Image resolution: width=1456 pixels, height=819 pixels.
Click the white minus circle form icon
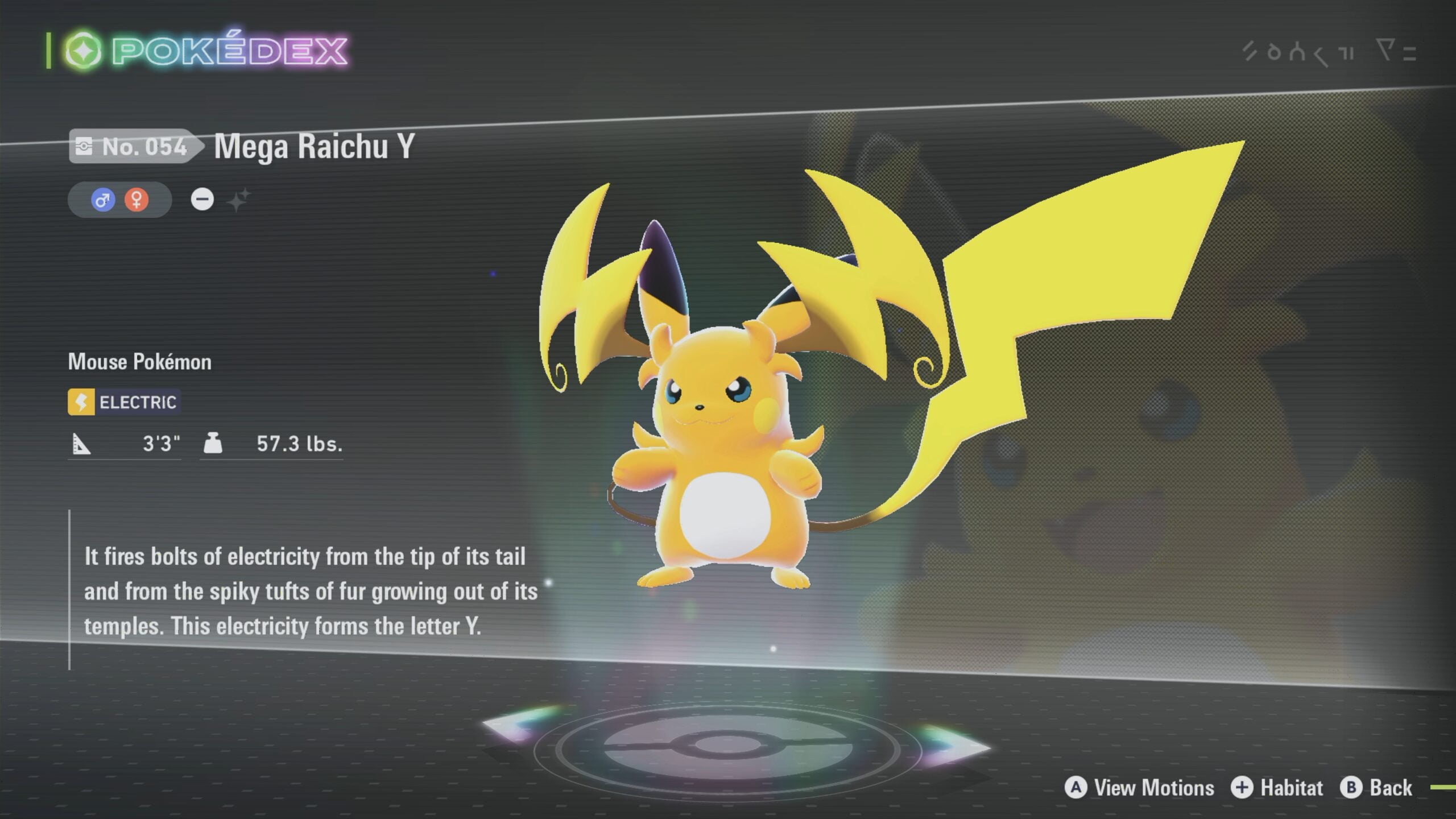coord(202,200)
